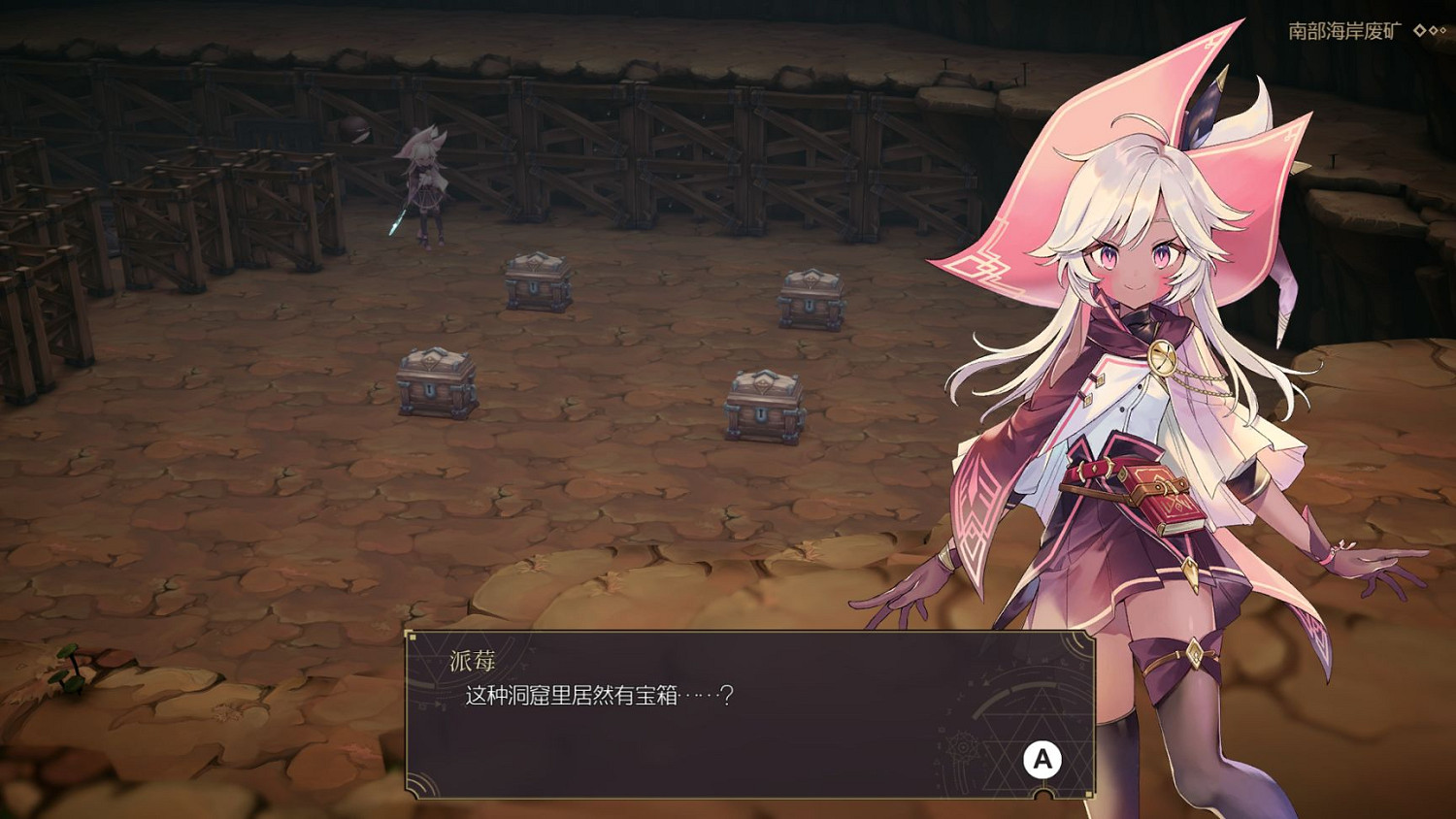Click the small dot indicator at far top-right

pos(1444,30)
